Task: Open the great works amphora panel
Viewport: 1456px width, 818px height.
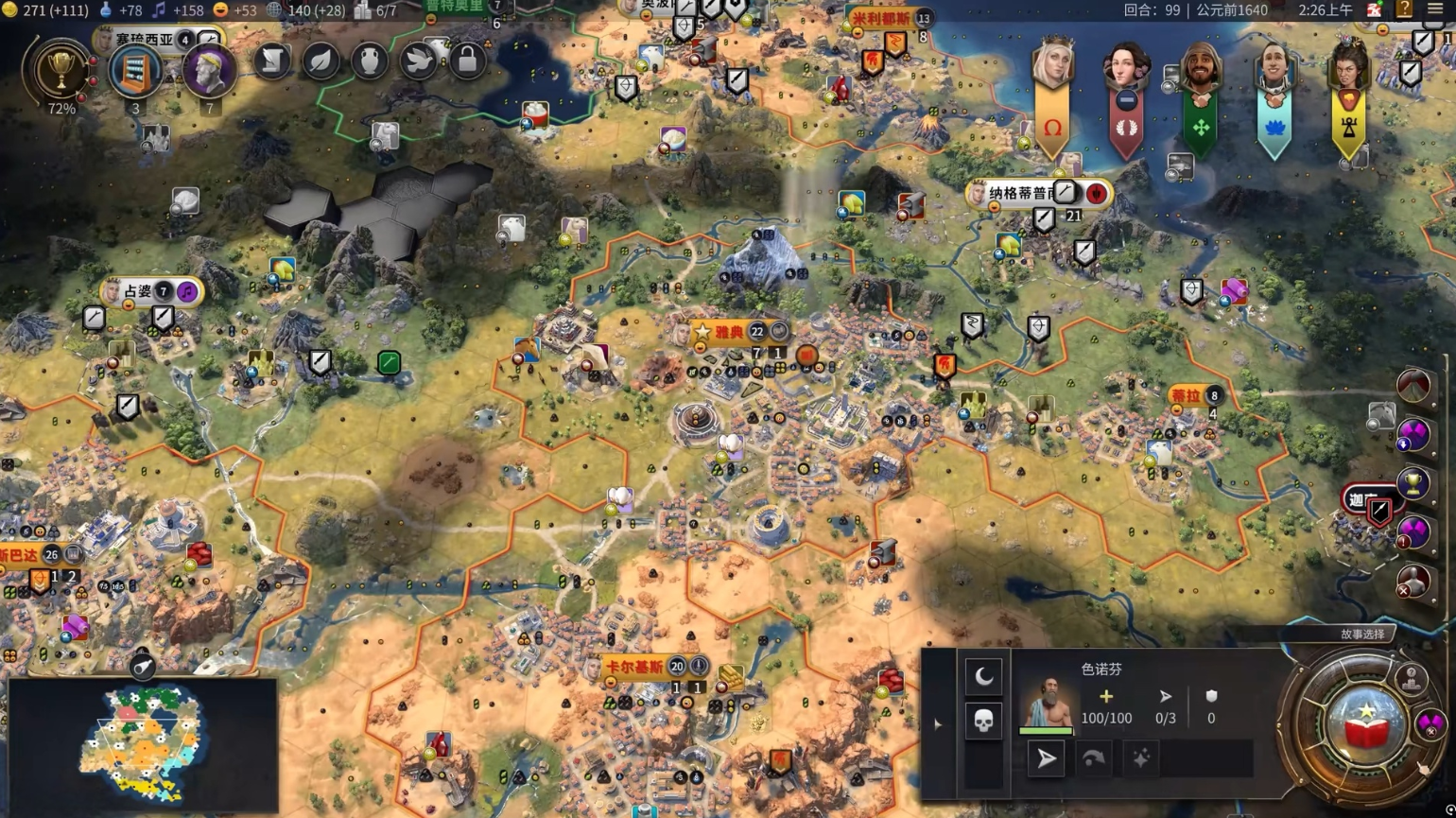Action: pos(370,61)
